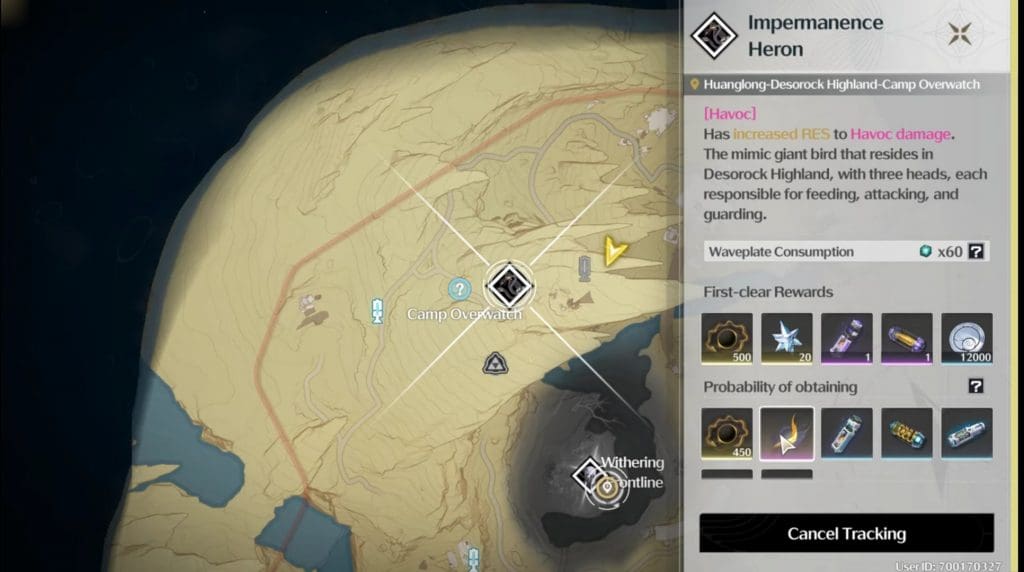Inspect the purple tube first-clear reward

[x=847, y=339]
